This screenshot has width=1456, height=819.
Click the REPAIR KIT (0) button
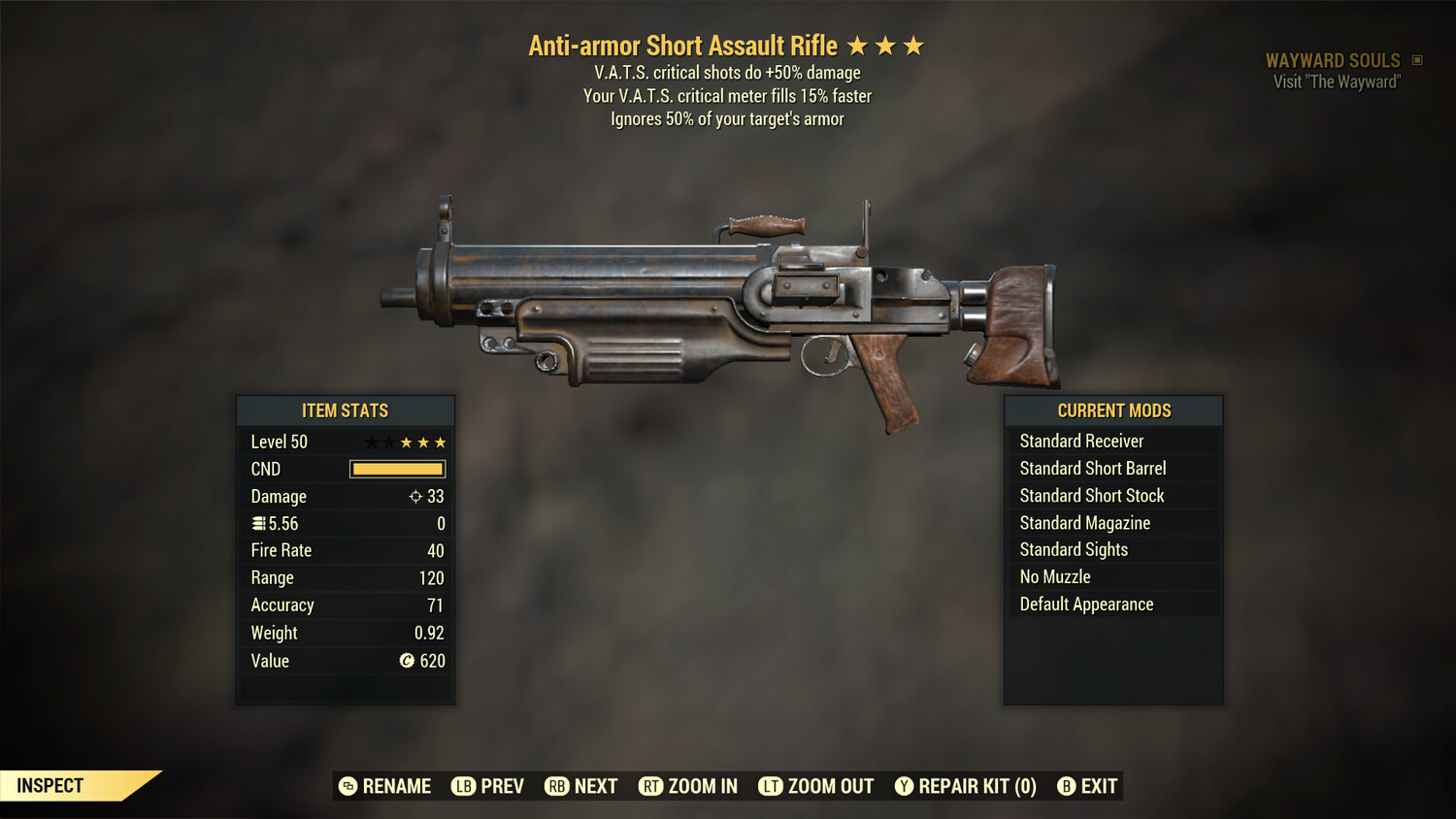(966, 786)
